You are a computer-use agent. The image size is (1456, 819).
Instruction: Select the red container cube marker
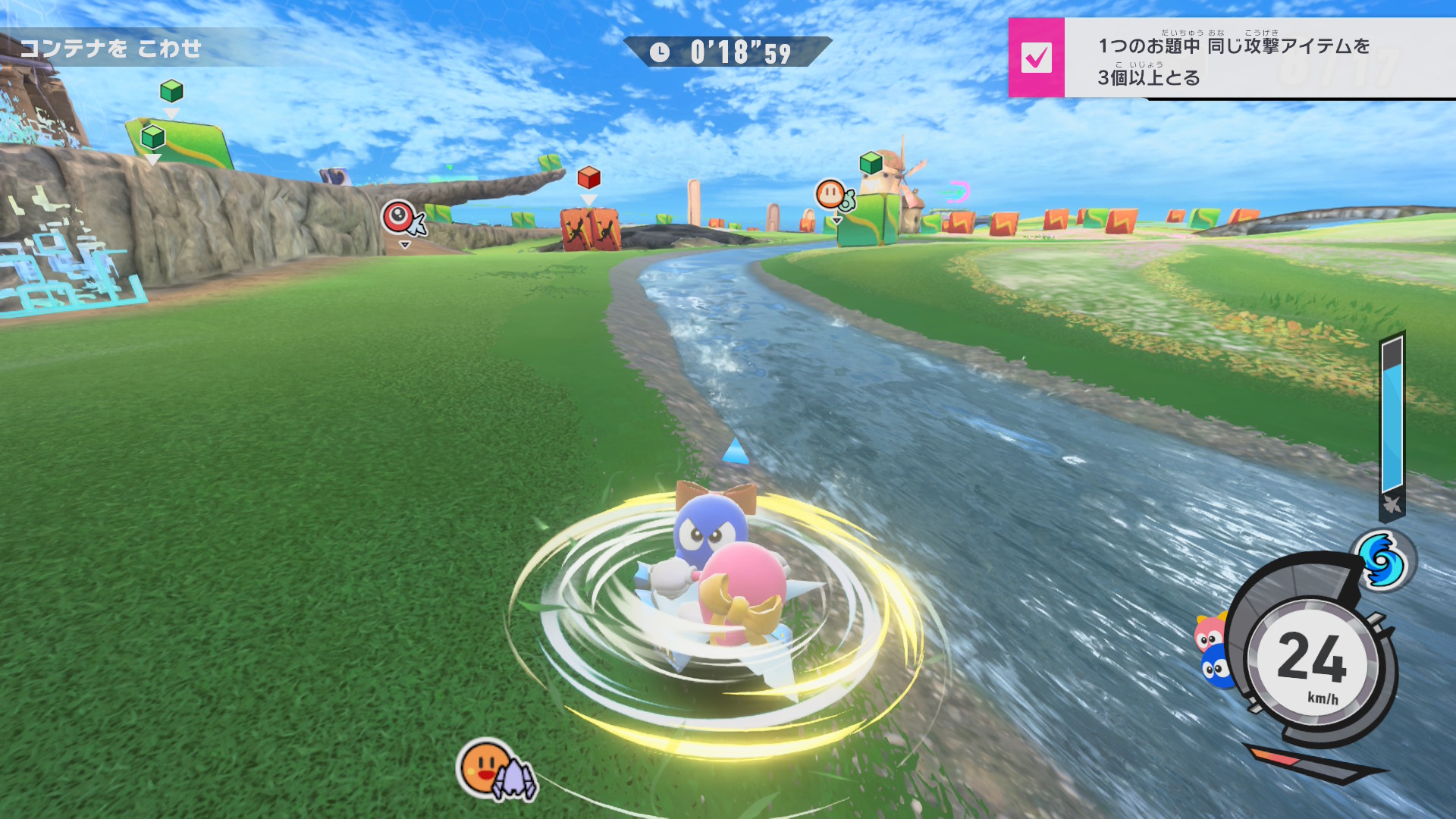pos(588,178)
